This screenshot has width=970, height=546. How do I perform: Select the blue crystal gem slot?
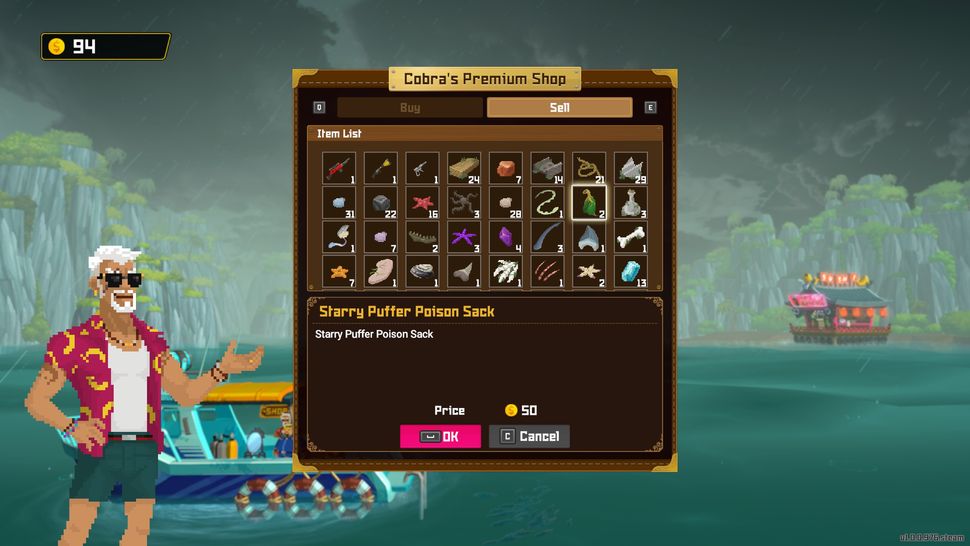pyautogui.click(x=630, y=271)
